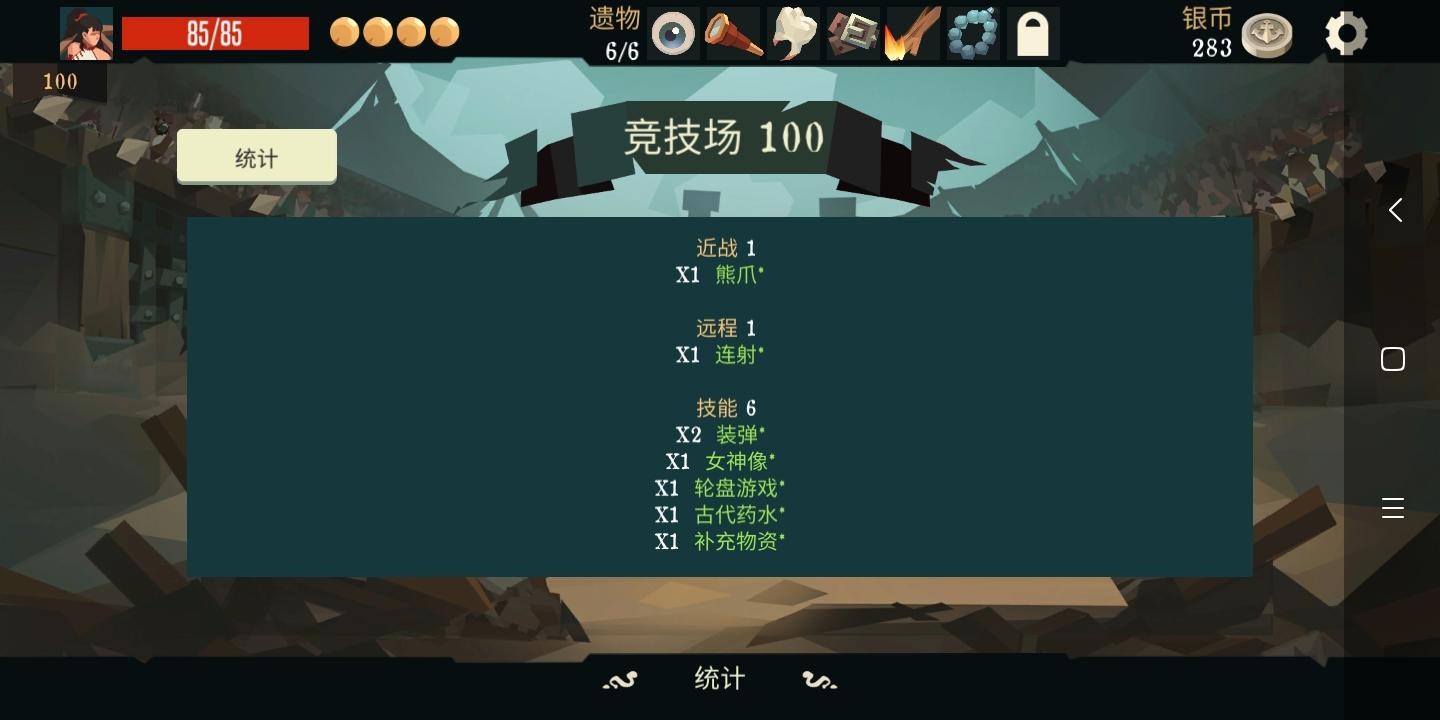Select the tombstone relic icon
Screen dimensions: 1440x720
(x=1032, y=33)
